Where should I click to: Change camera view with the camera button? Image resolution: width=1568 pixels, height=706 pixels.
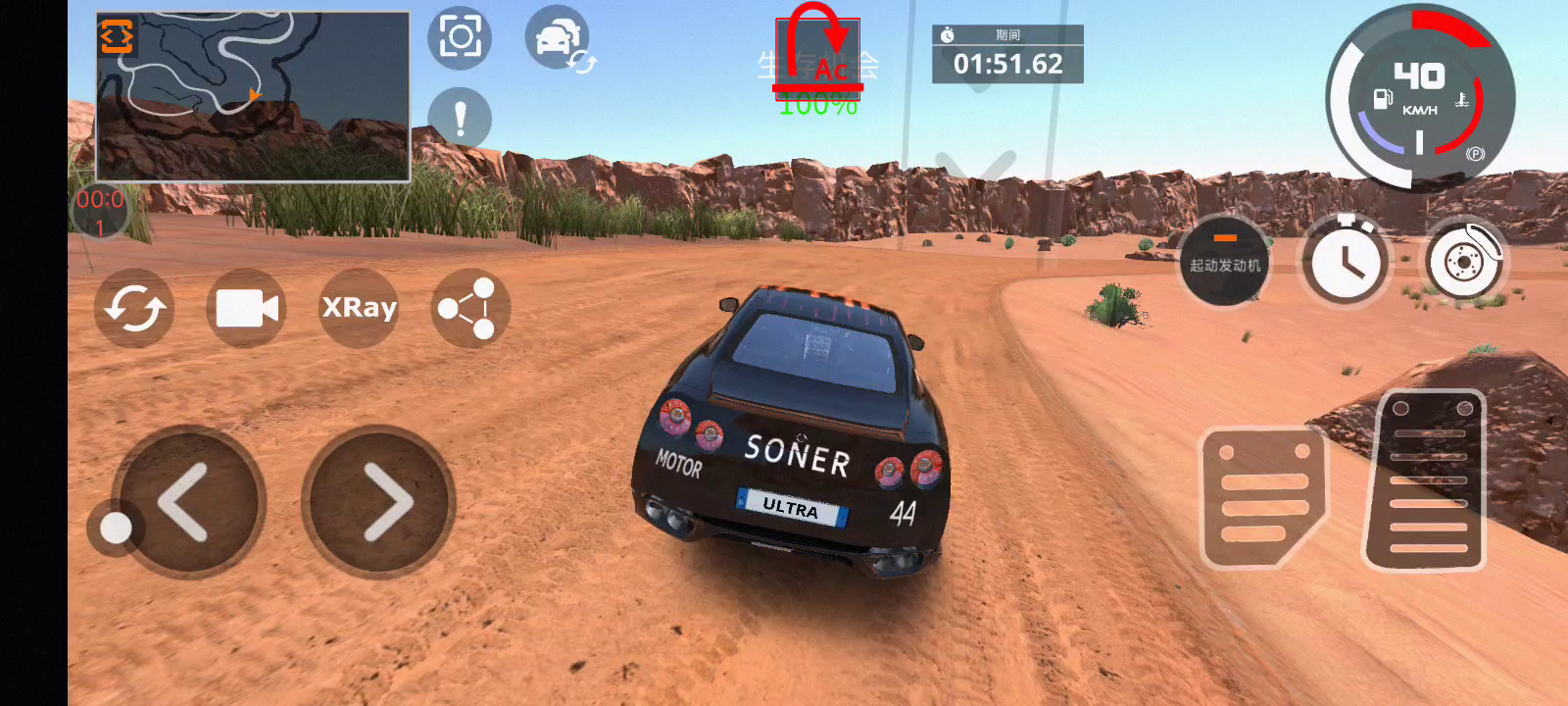coord(246,308)
